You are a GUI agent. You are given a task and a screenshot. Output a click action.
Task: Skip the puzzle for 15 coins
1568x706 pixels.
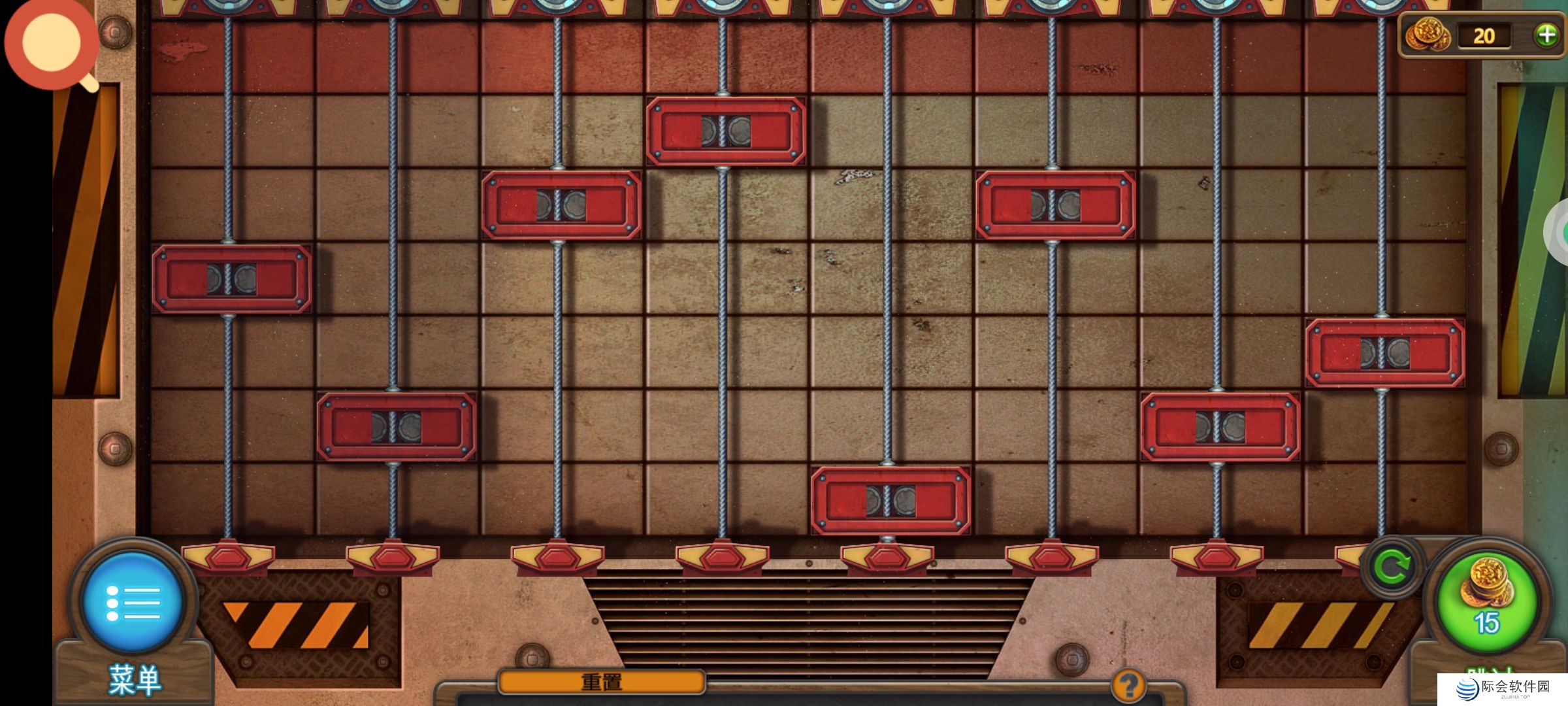1487,600
